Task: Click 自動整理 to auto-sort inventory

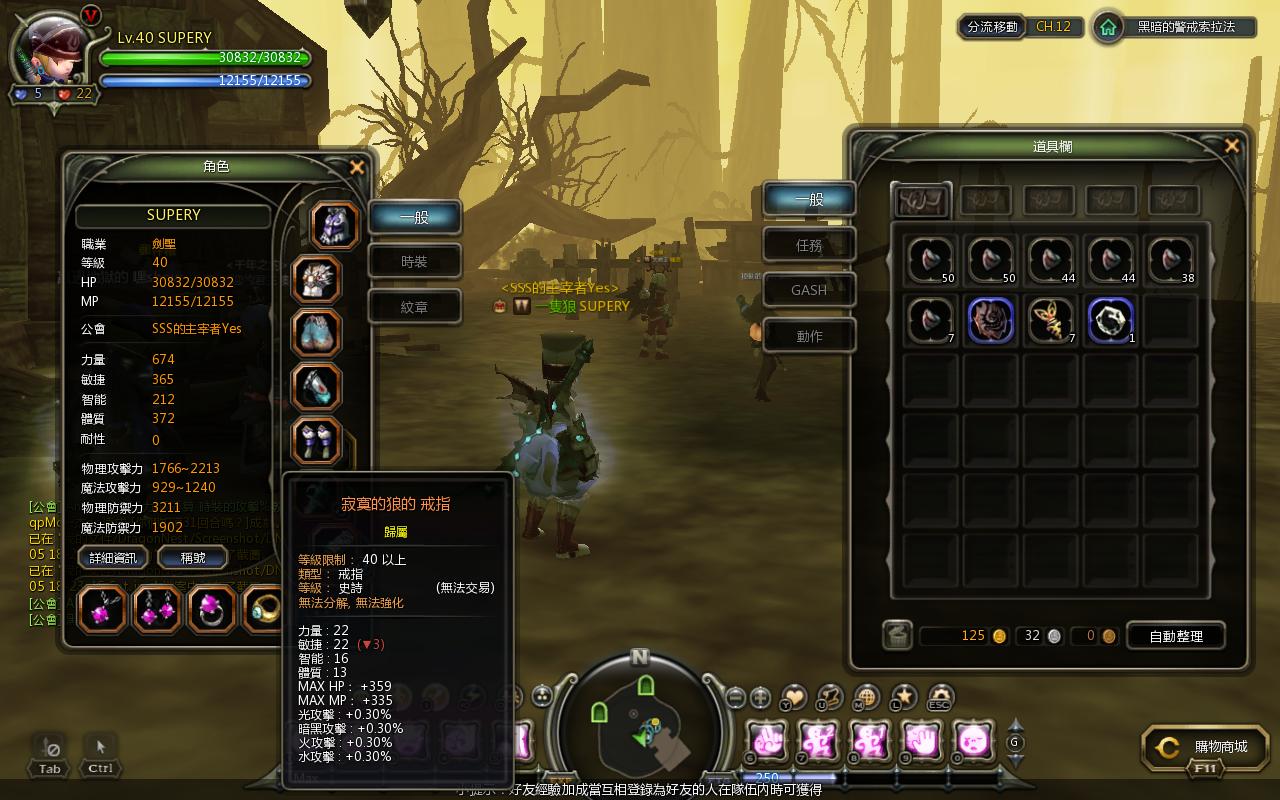Action: [x=1175, y=636]
